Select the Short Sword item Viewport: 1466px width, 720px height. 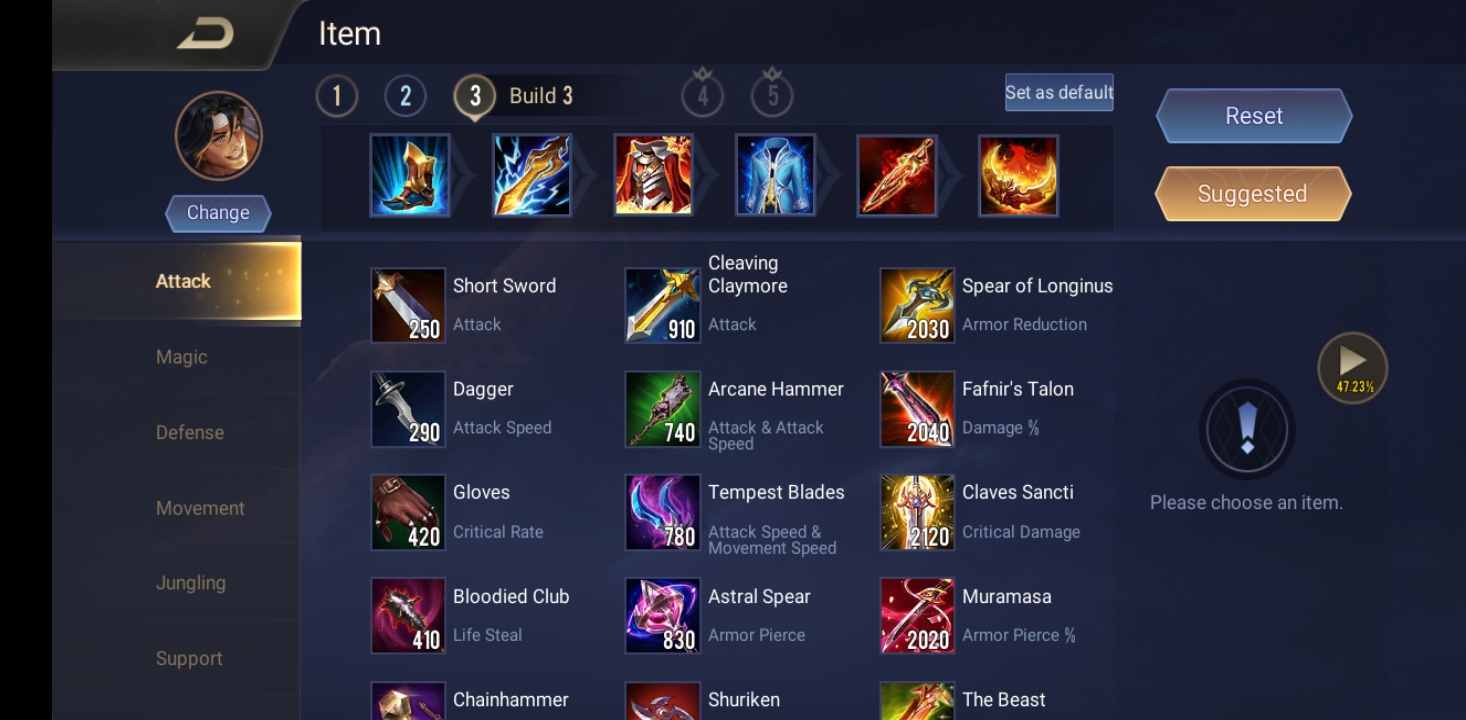point(408,305)
